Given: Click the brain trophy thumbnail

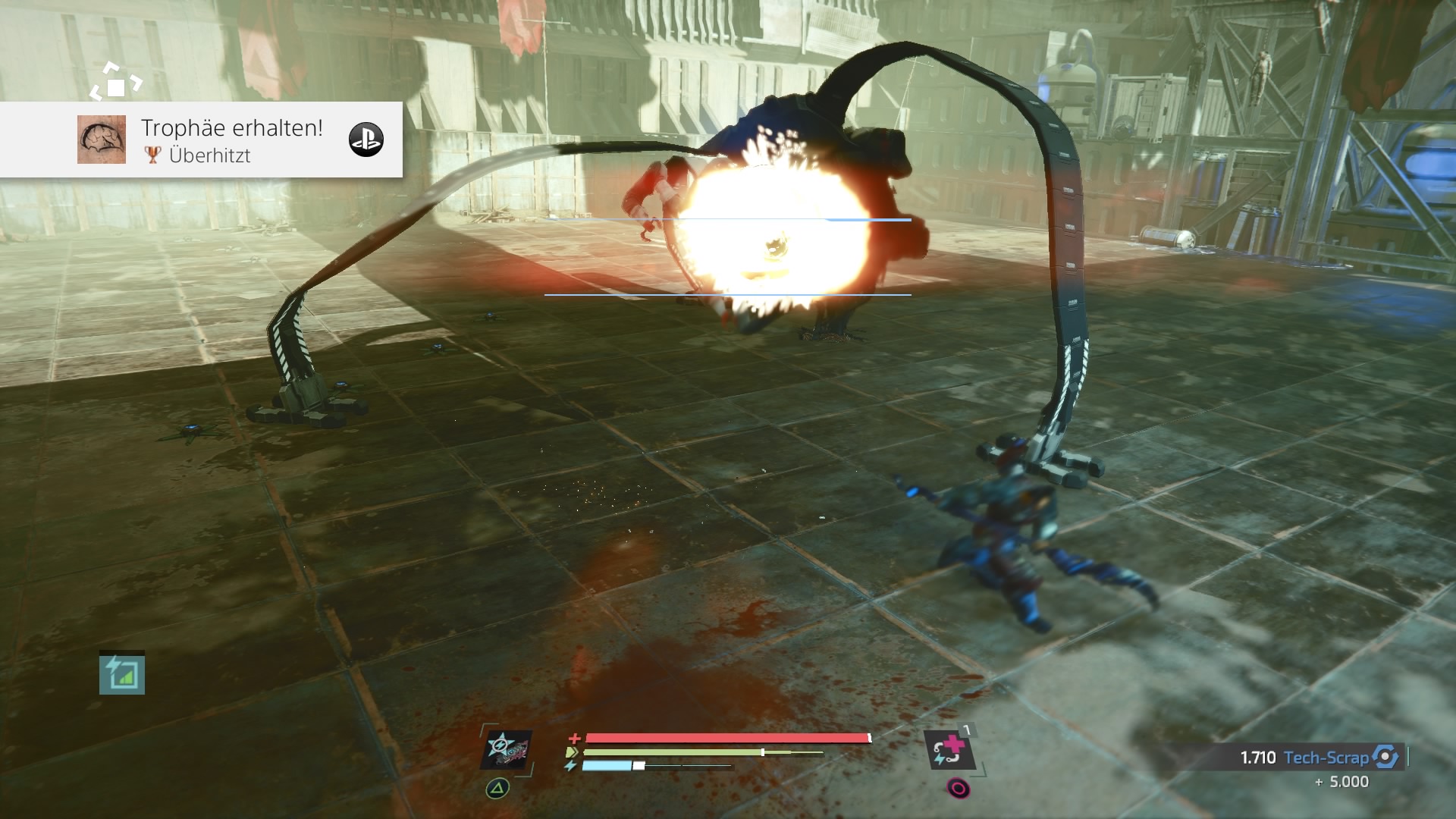Looking at the screenshot, I should click(x=102, y=140).
